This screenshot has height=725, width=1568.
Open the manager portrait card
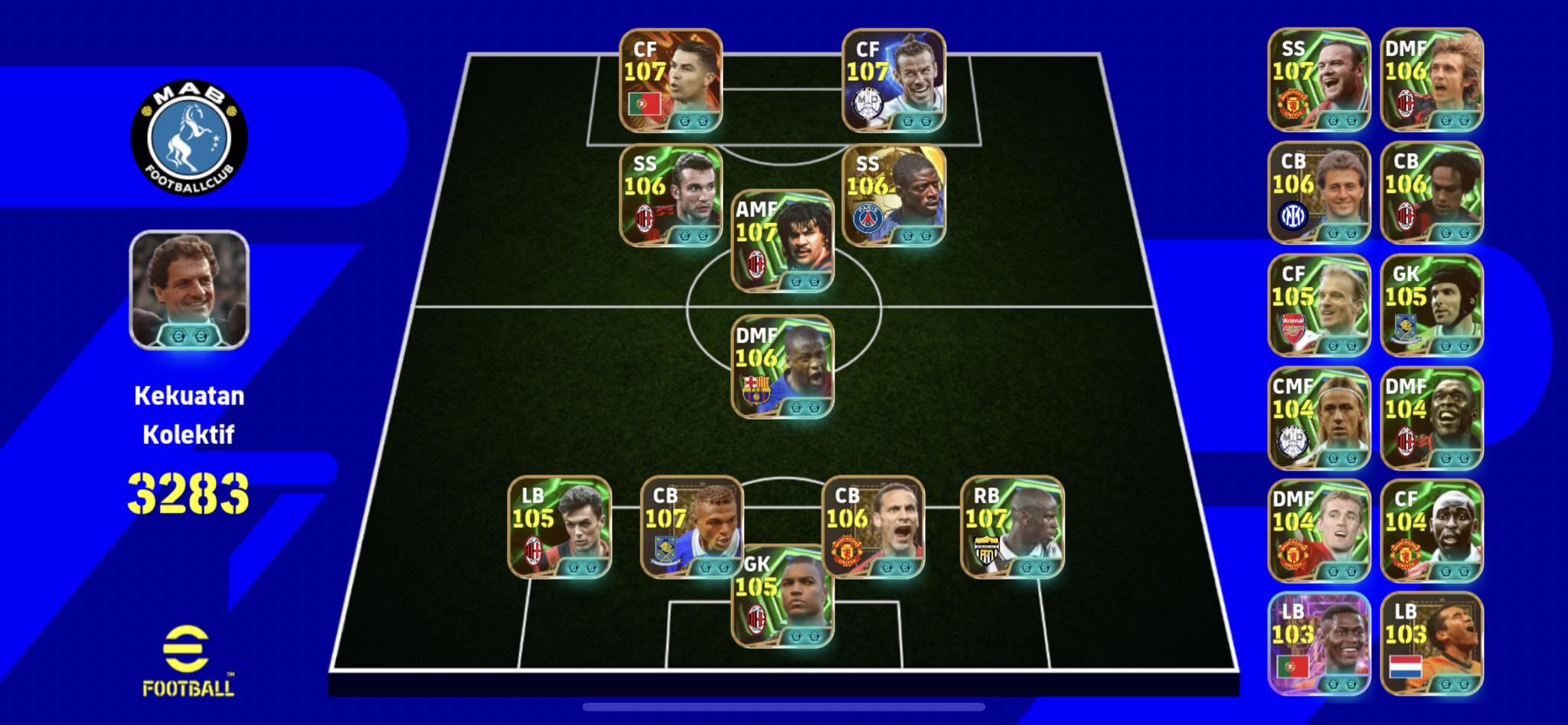click(189, 290)
